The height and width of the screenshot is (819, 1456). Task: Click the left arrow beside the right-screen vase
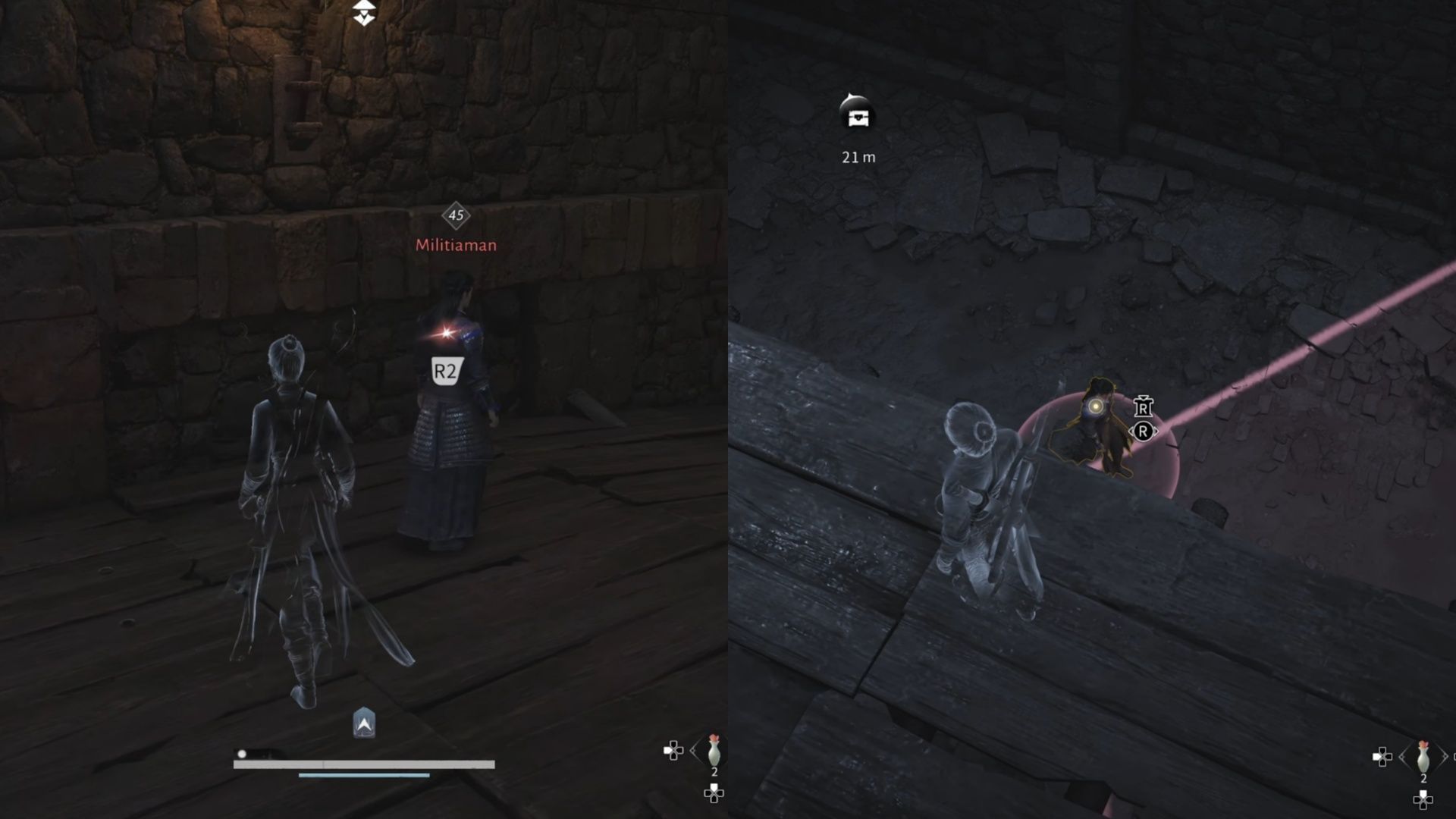[x=1402, y=757]
